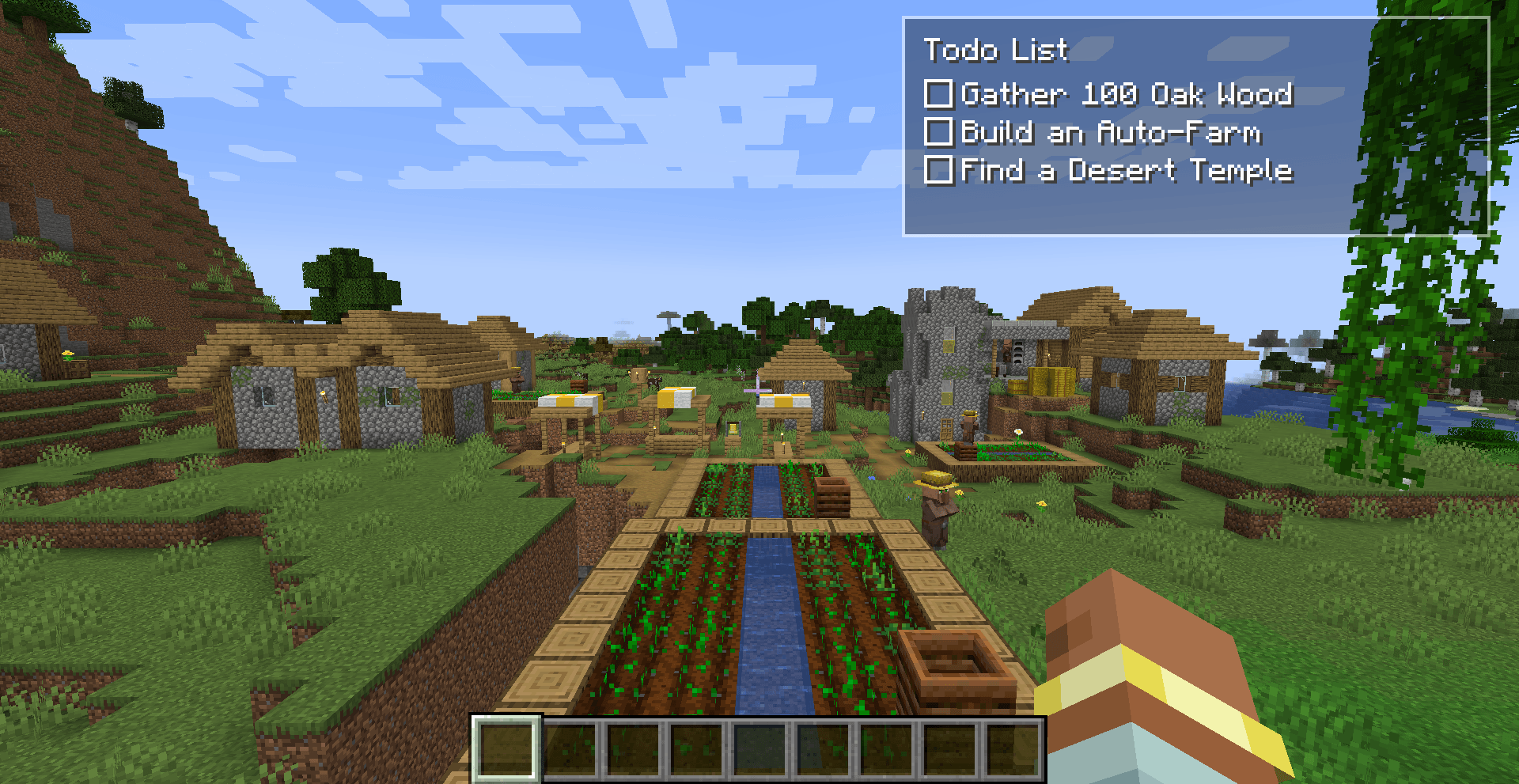Check the "Build an Auto-Farm" checkbox
Image resolution: width=1519 pixels, height=784 pixels.
click(938, 133)
